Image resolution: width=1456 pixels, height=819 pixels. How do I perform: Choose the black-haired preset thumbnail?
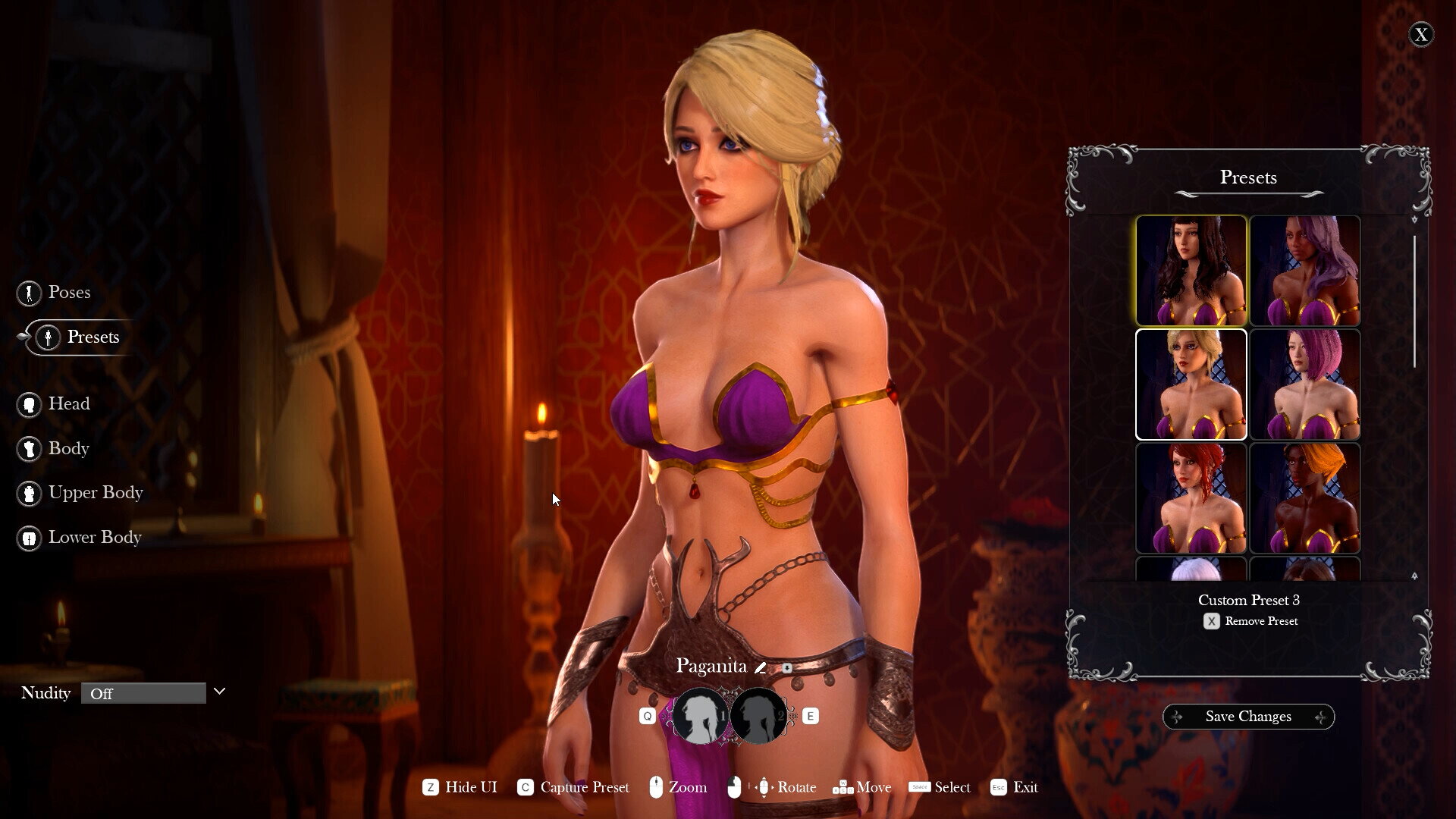pos(1191,271)
